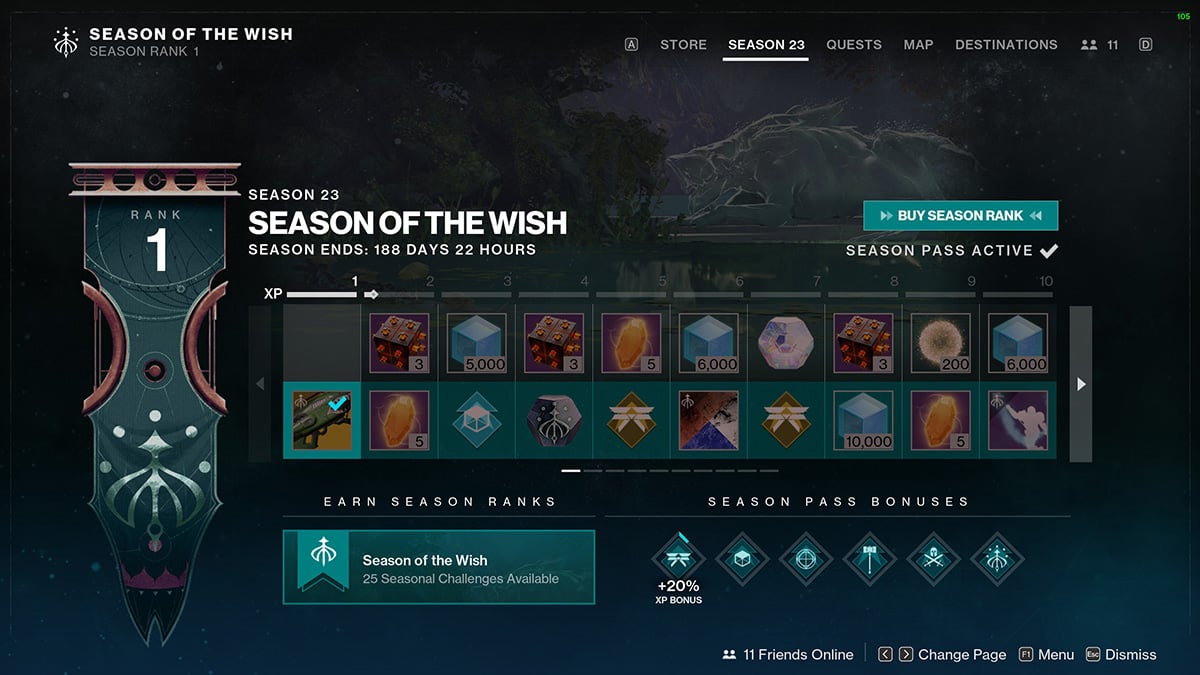Select the Season 23 tab

(x=766, y=45)
